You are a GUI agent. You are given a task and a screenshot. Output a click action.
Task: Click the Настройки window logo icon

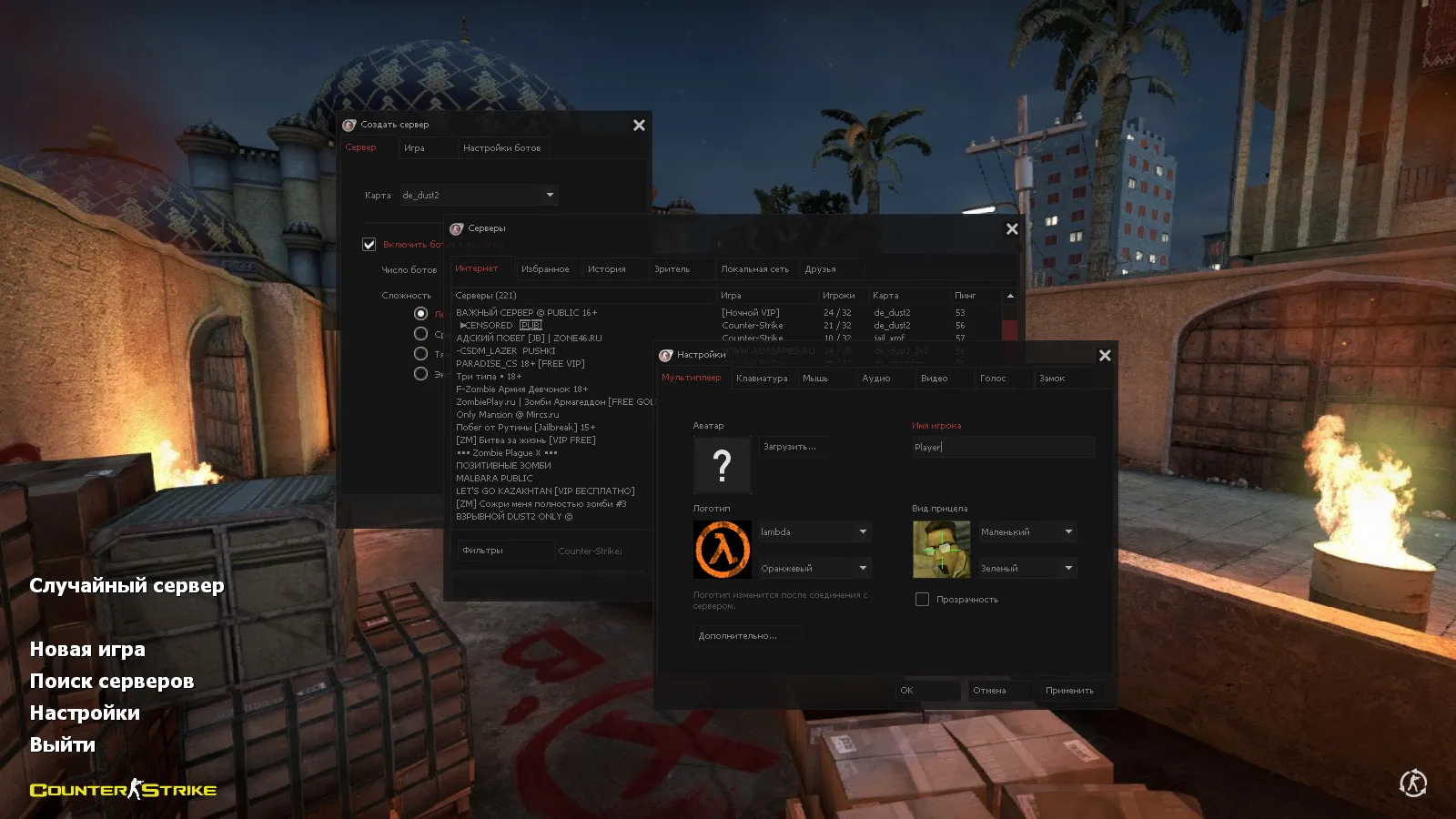[667, 355]
